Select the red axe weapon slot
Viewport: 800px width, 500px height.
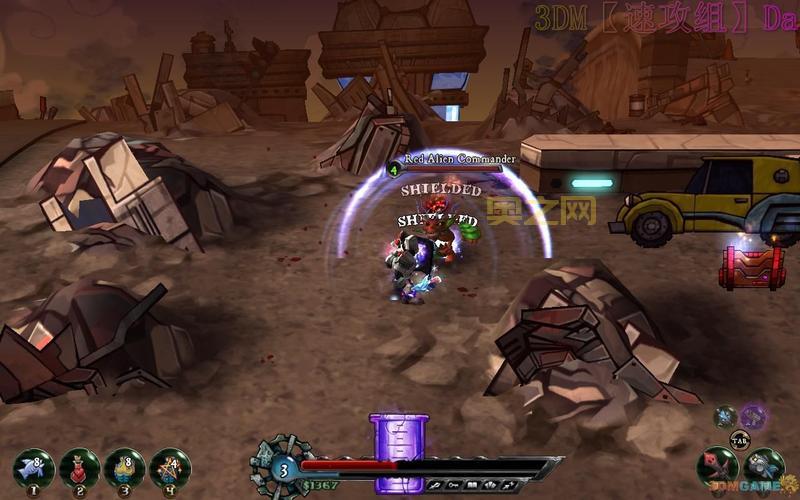717,467
